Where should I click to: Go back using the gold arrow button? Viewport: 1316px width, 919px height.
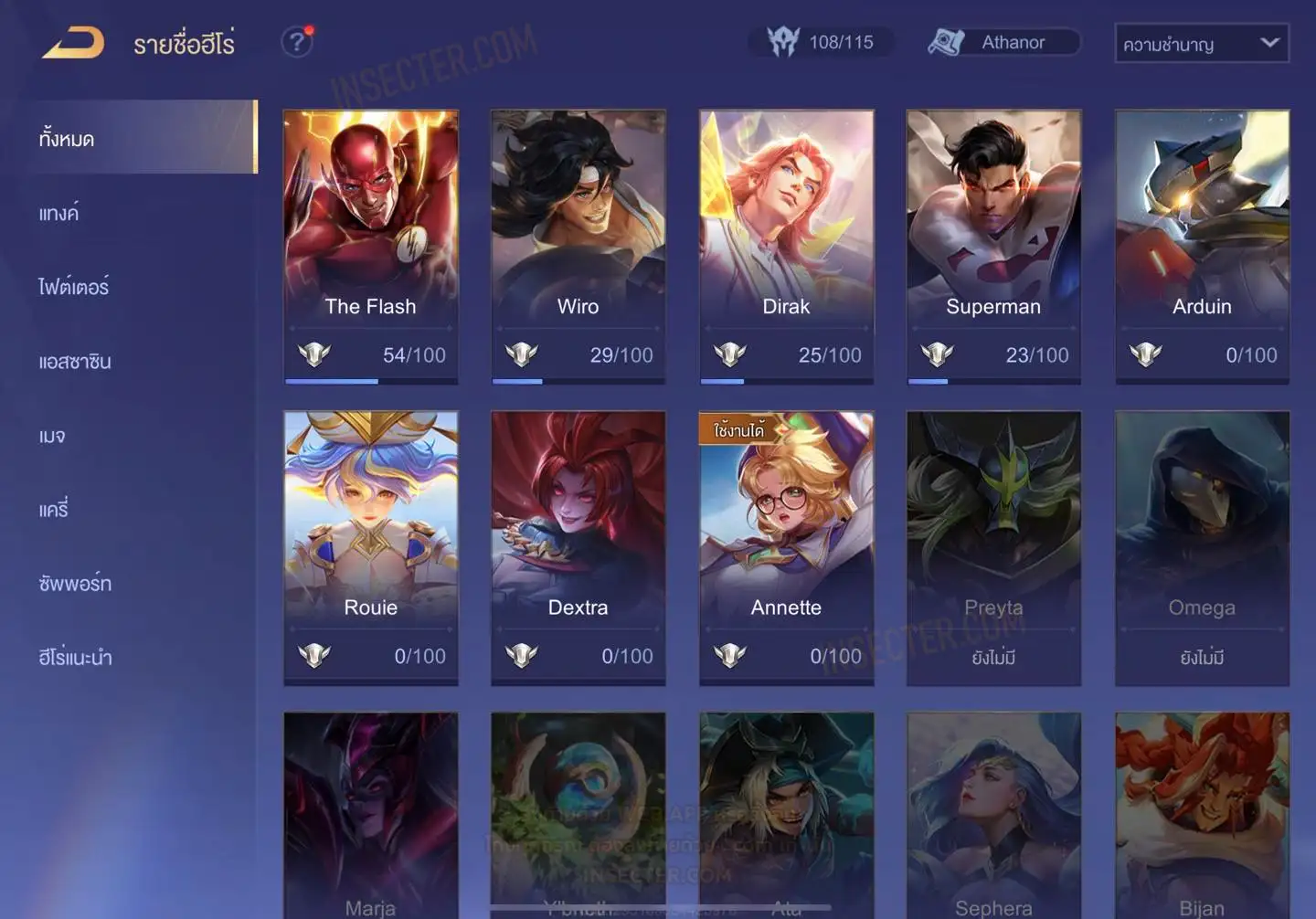click(73, 43)
